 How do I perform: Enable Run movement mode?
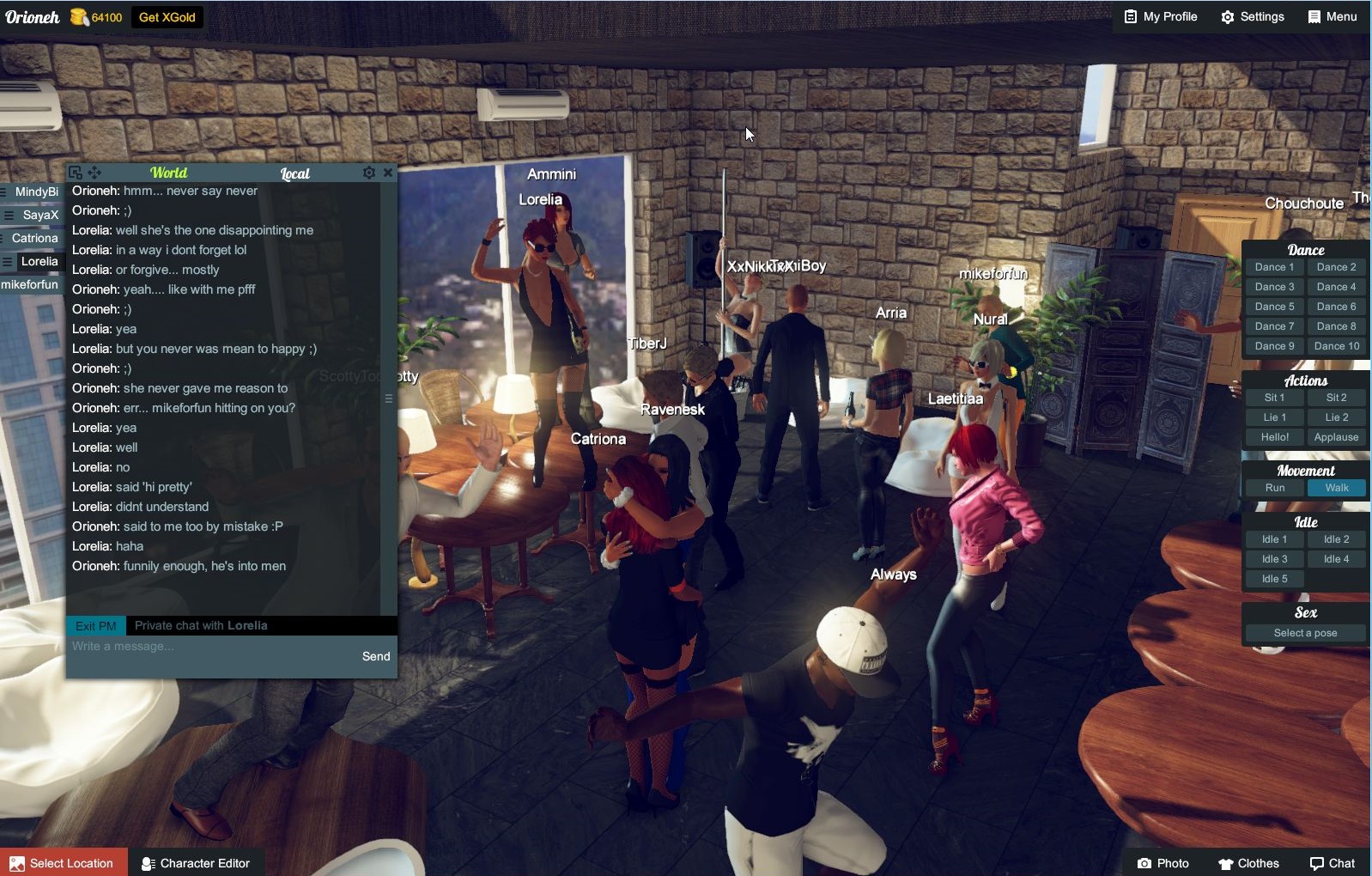1274,487
